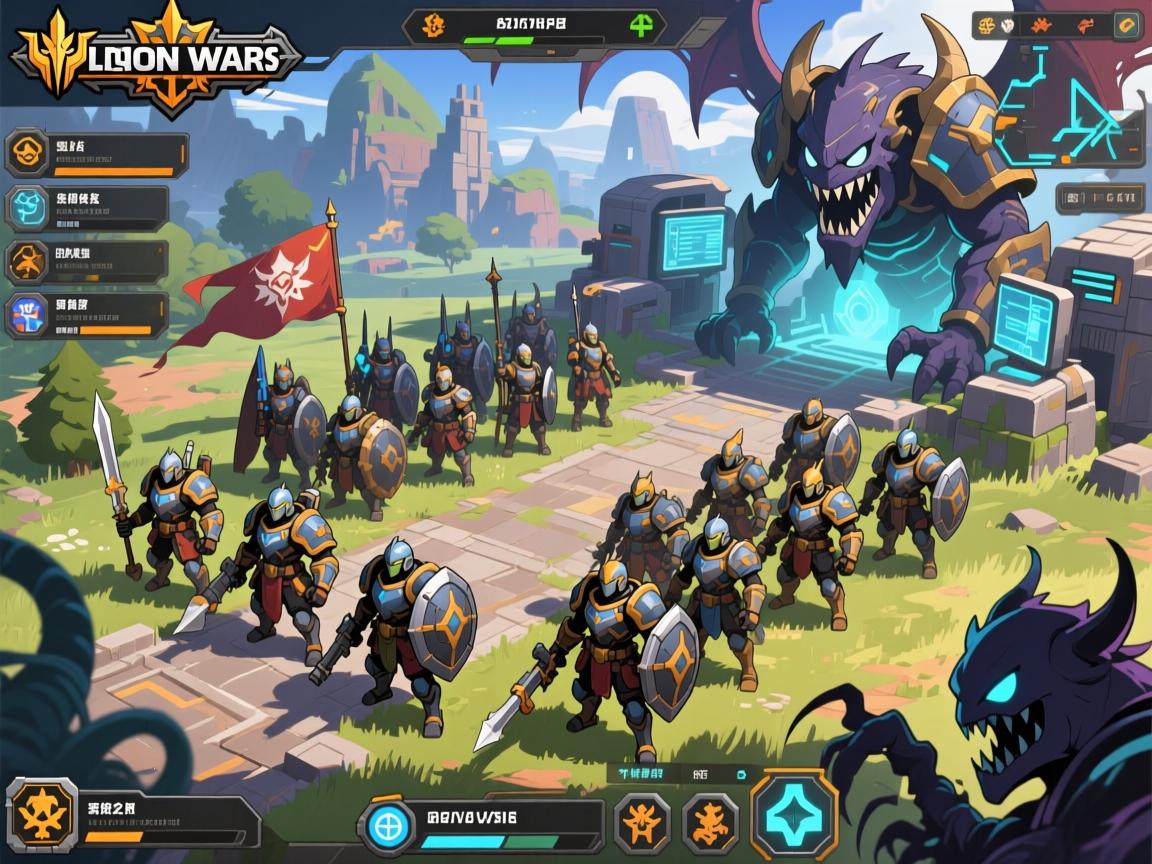Click the green plus icon in top bar
This screenshot has height=864, width=1152.
641,26
